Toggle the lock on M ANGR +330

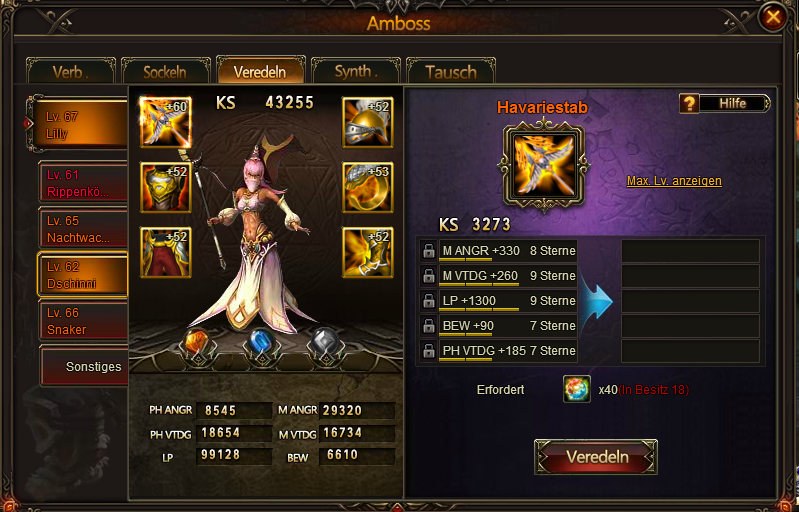[x=428, y=251]
